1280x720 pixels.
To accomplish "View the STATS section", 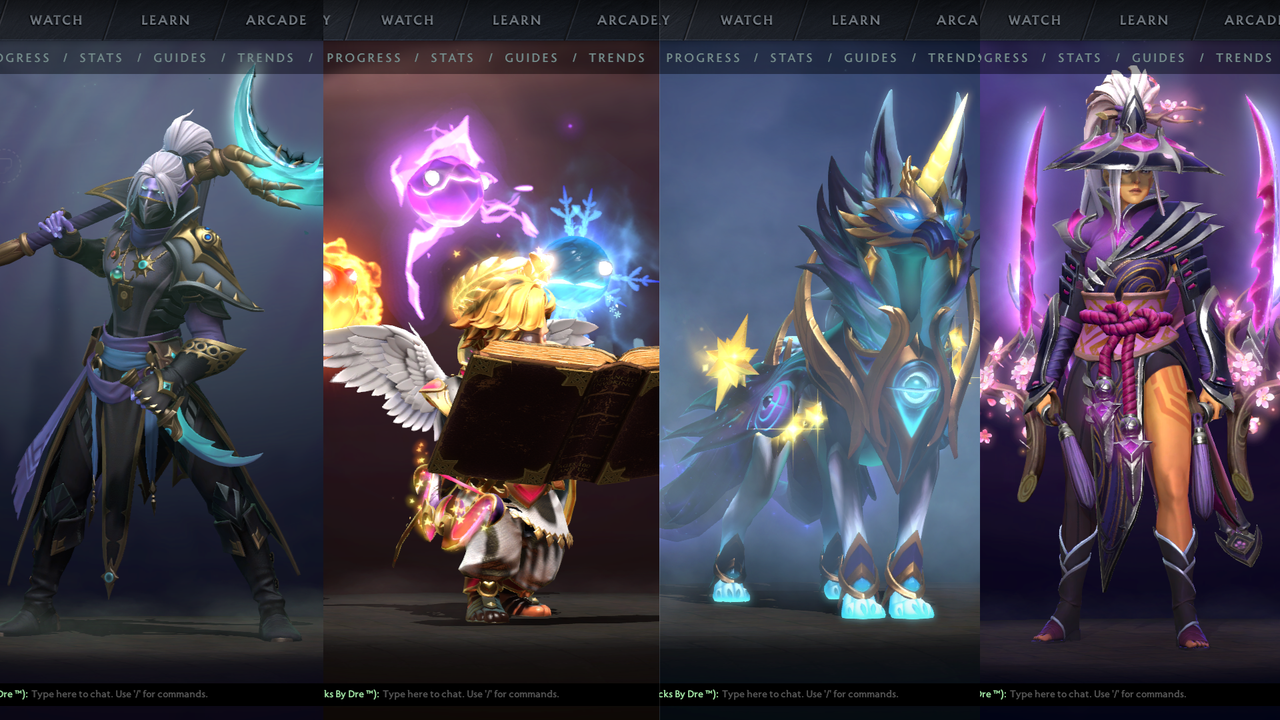I will 101,58.
